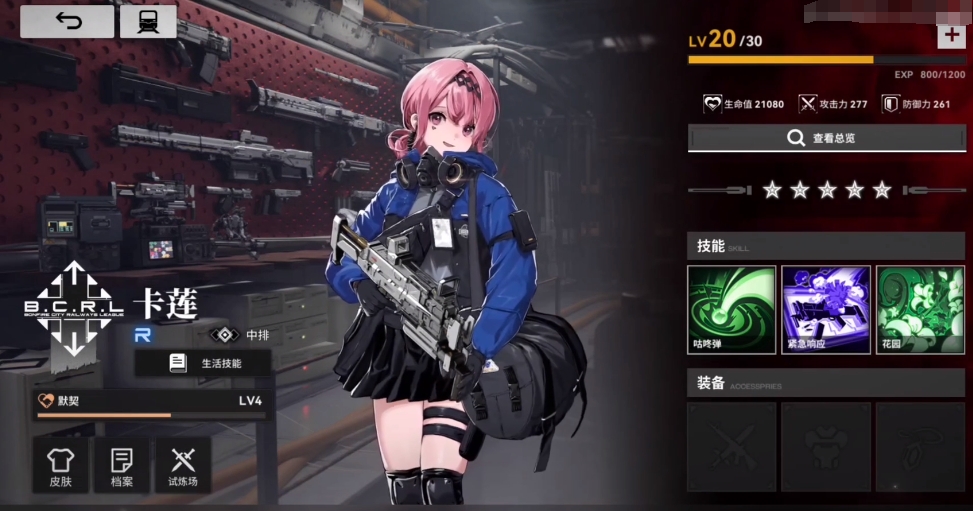Select the 咕咚弹 skill icon

click(x=731, y=309)
